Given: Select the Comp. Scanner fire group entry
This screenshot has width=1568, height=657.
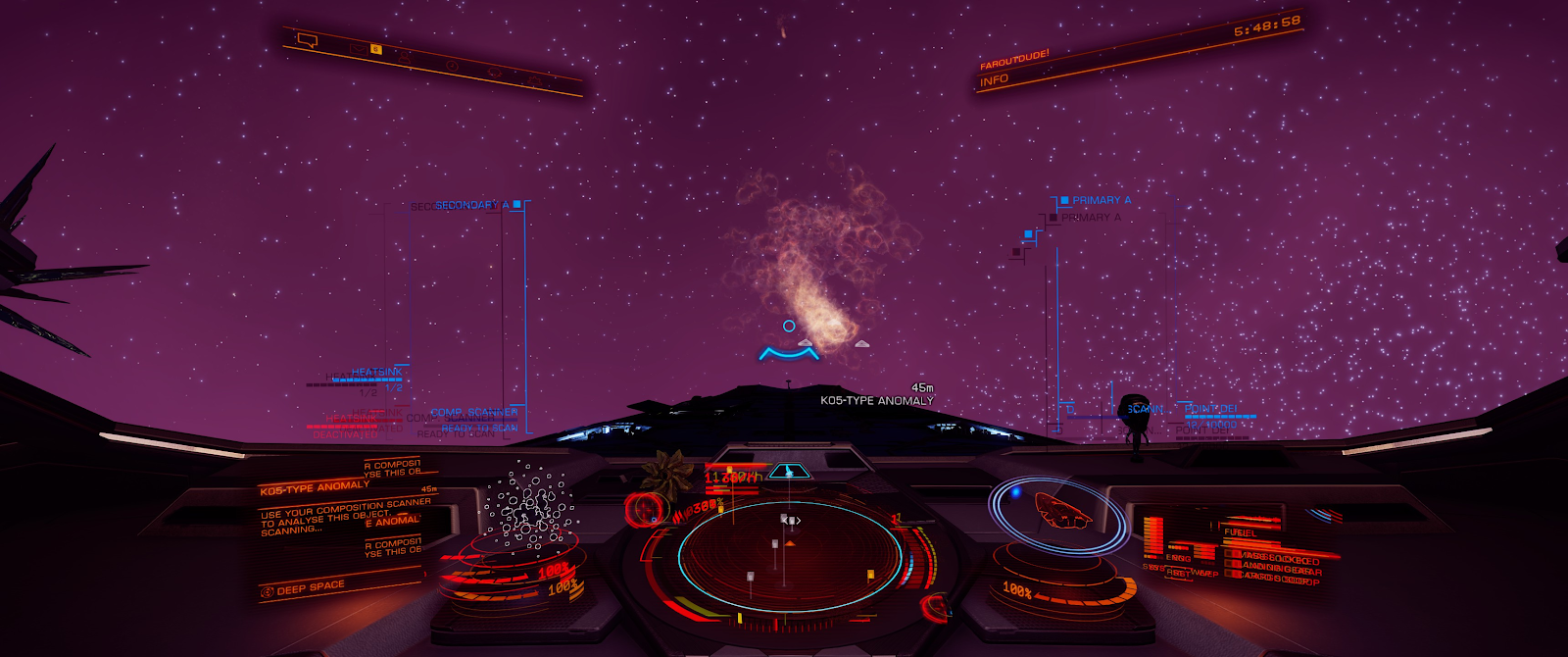Looking at the screenshot, I should [473, 413].
